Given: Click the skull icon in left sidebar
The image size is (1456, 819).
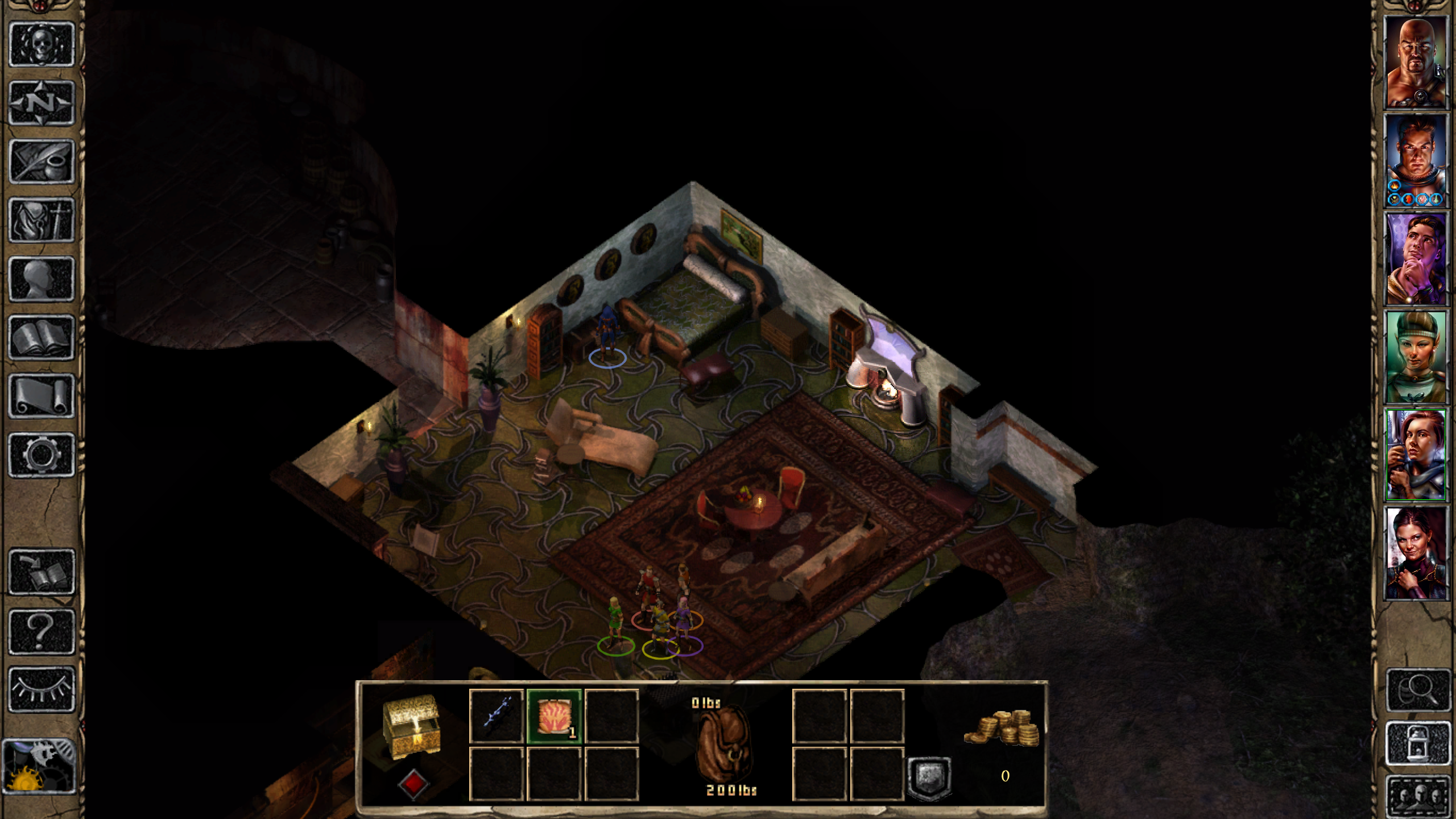Looking at the screenshot, I should click(x=42, y=44).
